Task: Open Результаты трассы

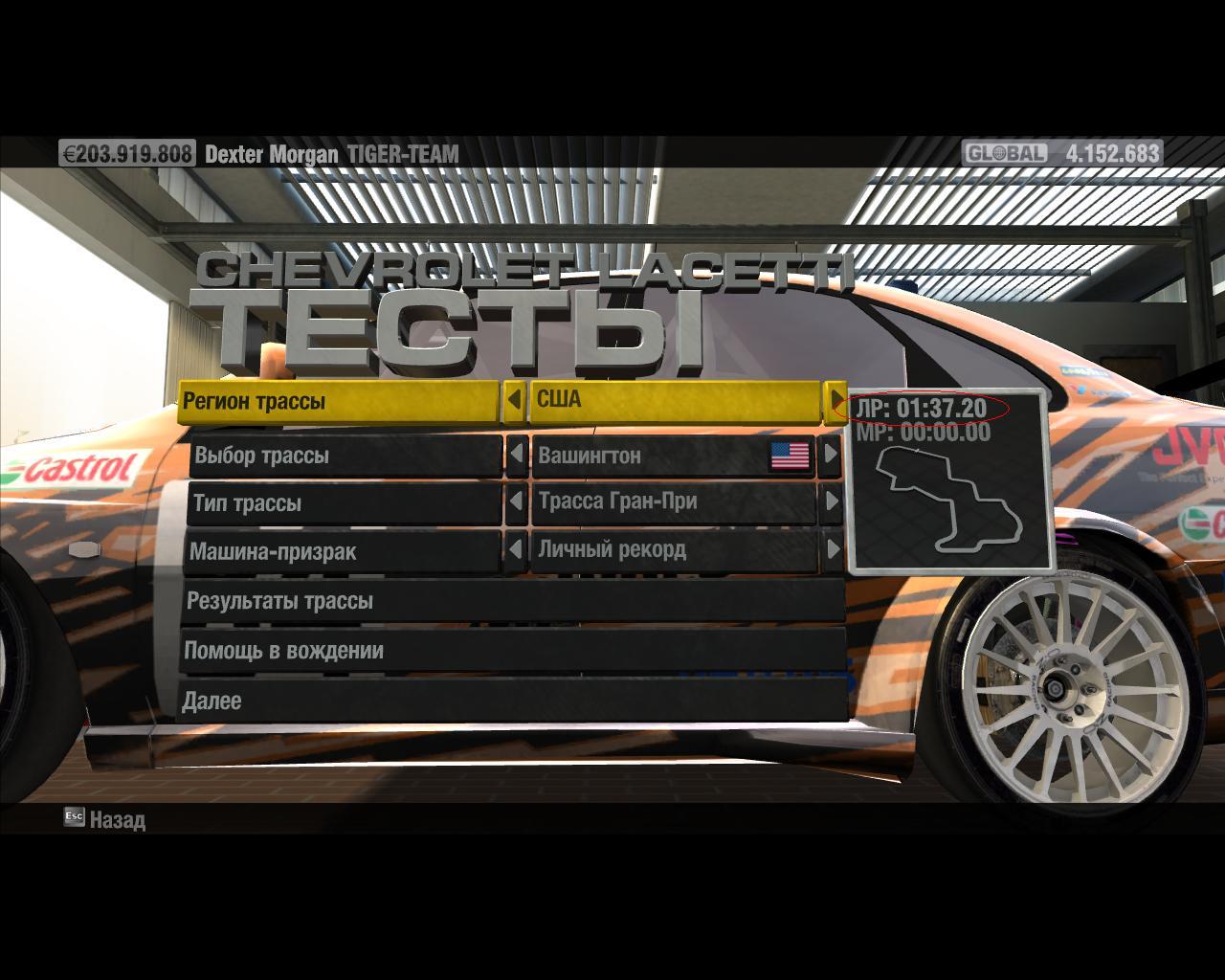Action: (512, 602)
